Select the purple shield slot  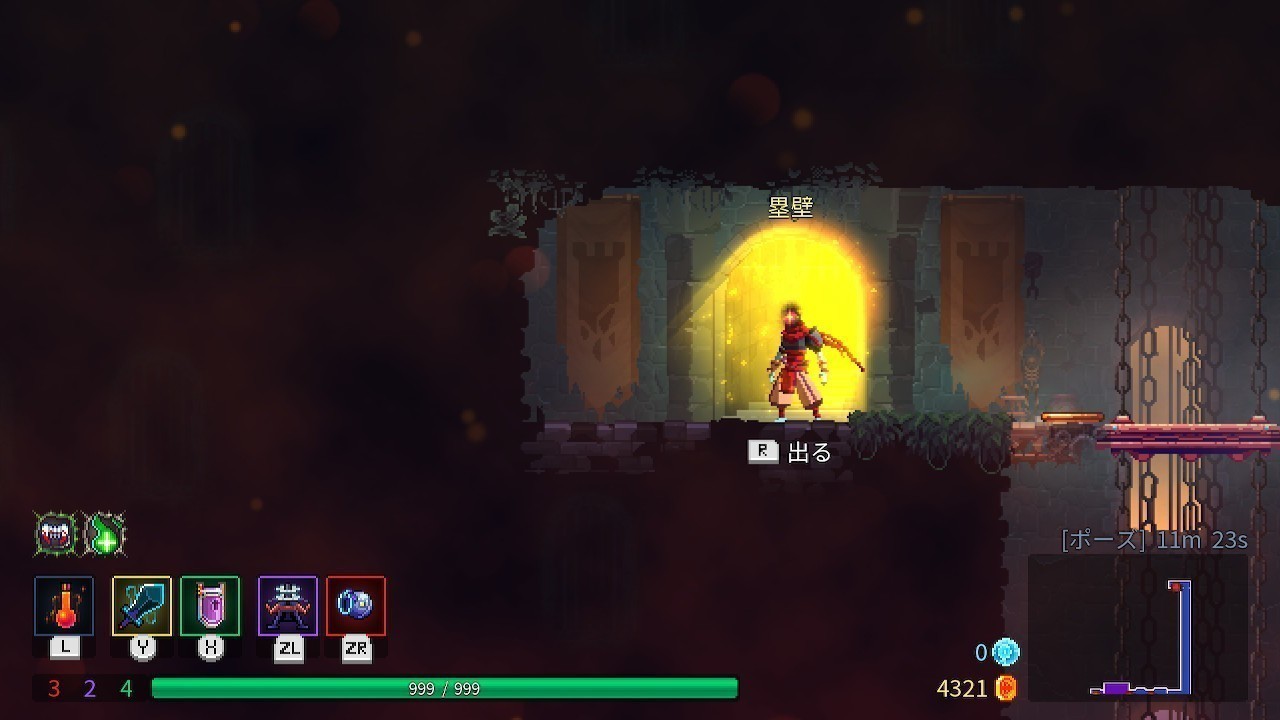click(210, 606)
